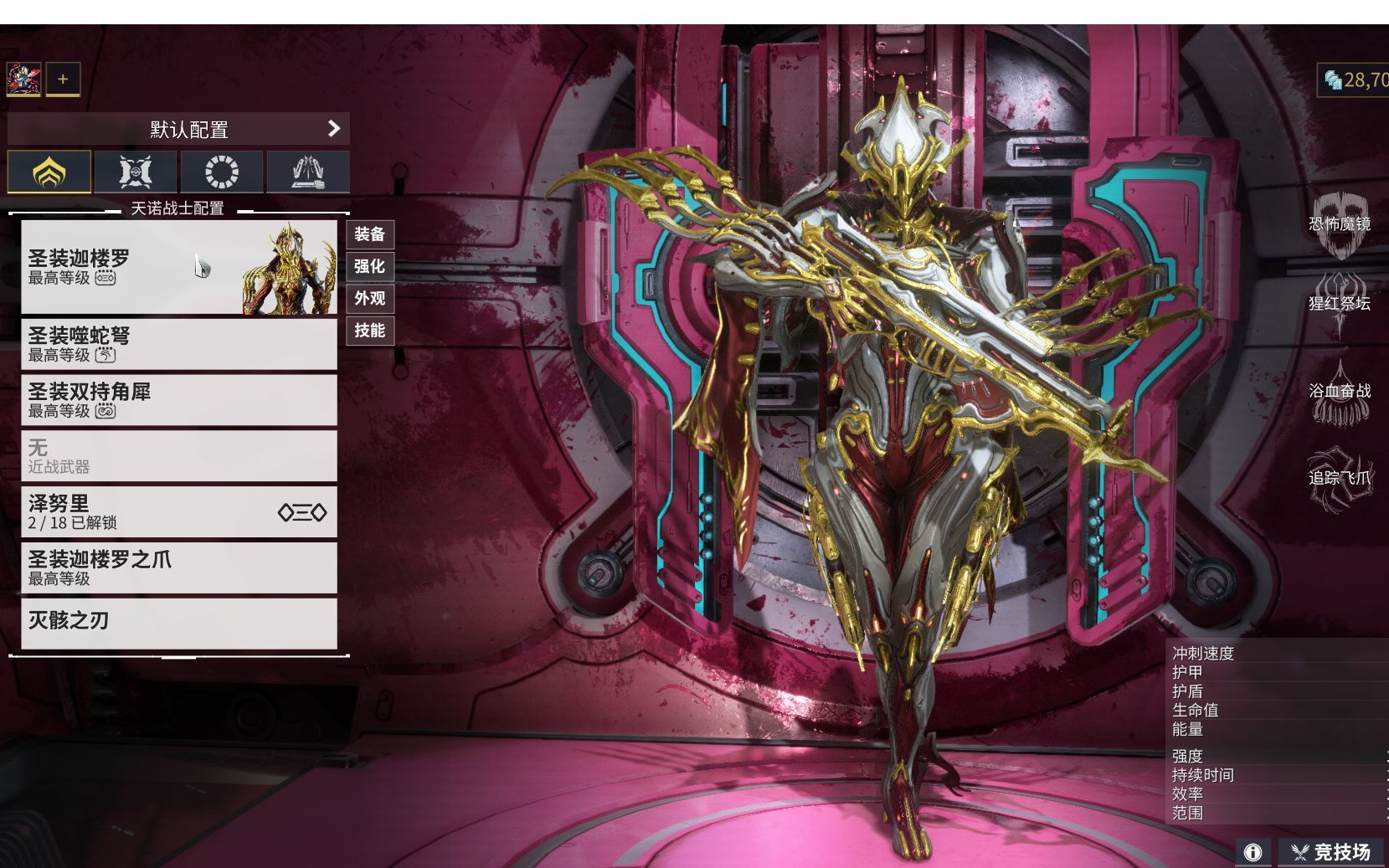
Task: Switch to the fourth loadout tab
Action: (x=308, y=172)
